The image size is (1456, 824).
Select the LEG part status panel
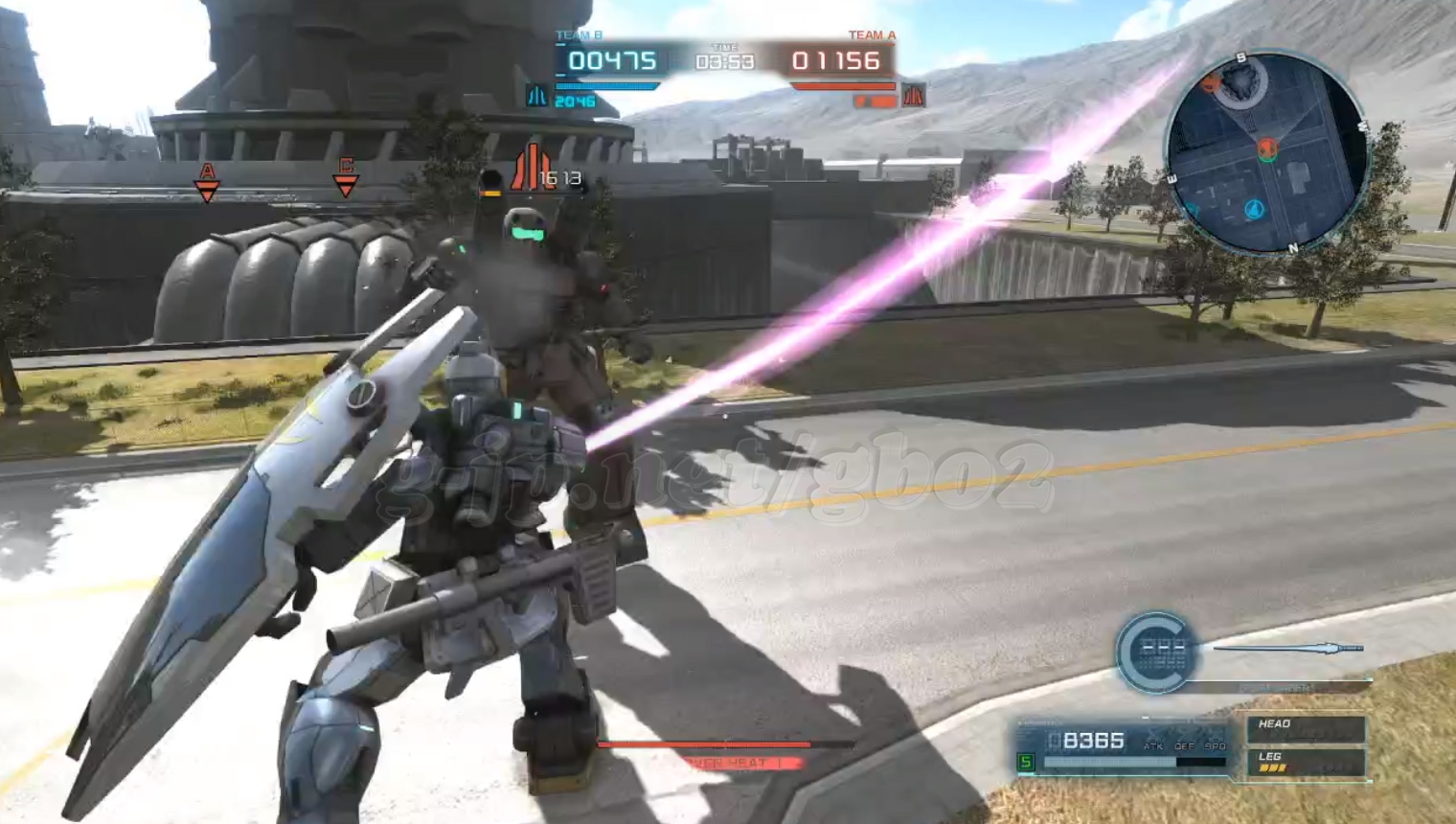[x=1305, y=763]
